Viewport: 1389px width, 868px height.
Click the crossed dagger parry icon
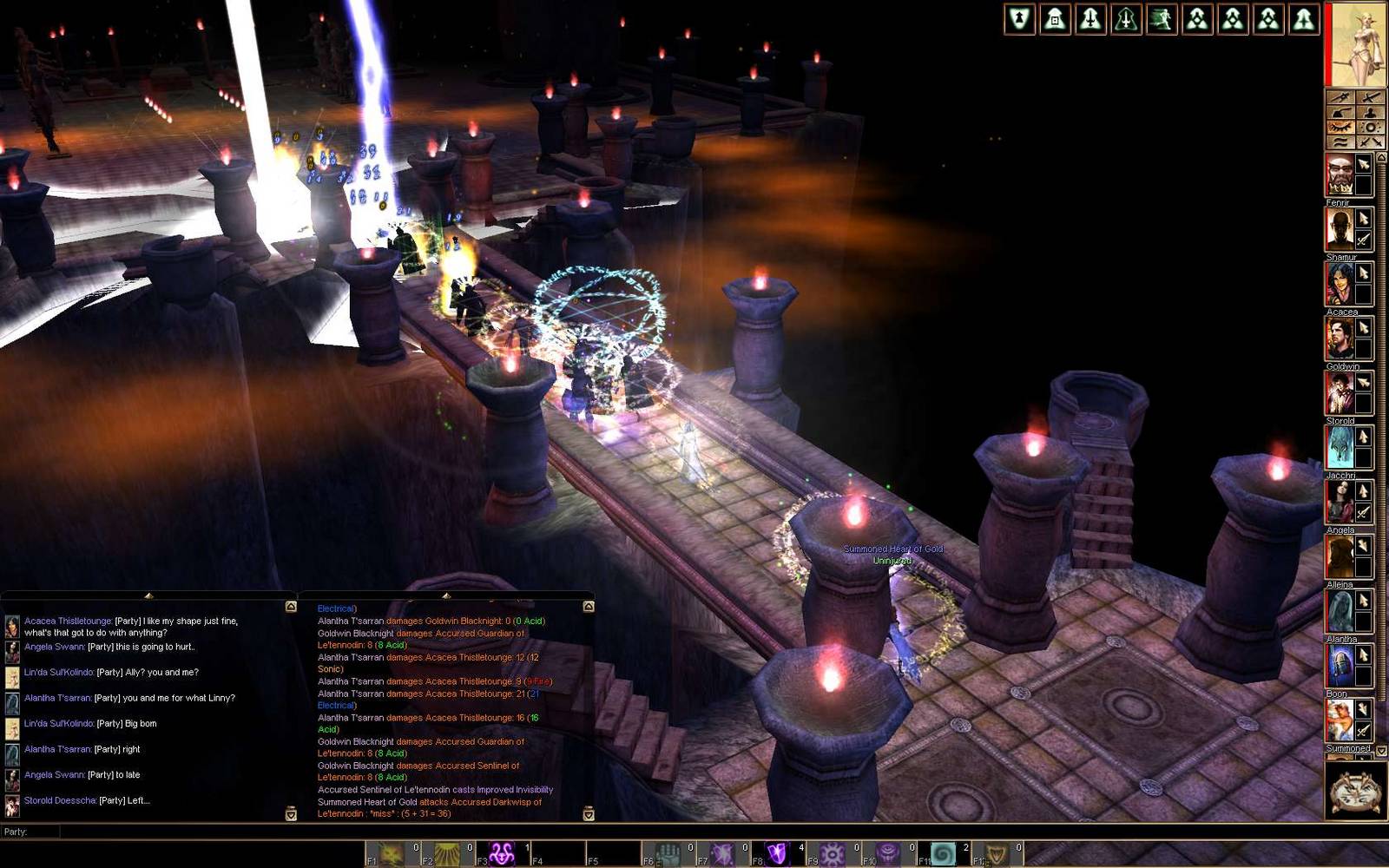tap(1368, 96)
